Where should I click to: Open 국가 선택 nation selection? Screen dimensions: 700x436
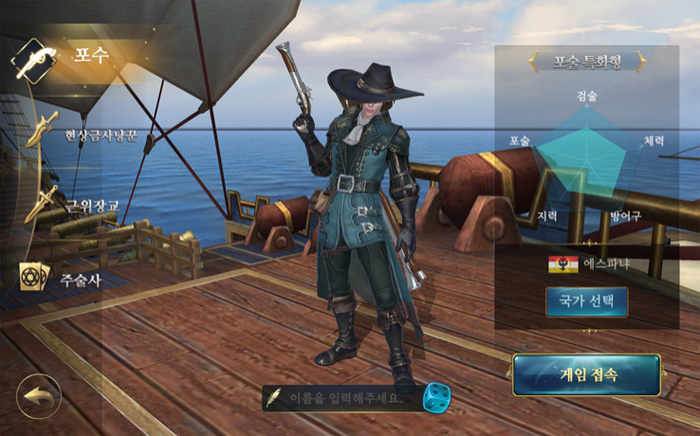click(586, 302)
